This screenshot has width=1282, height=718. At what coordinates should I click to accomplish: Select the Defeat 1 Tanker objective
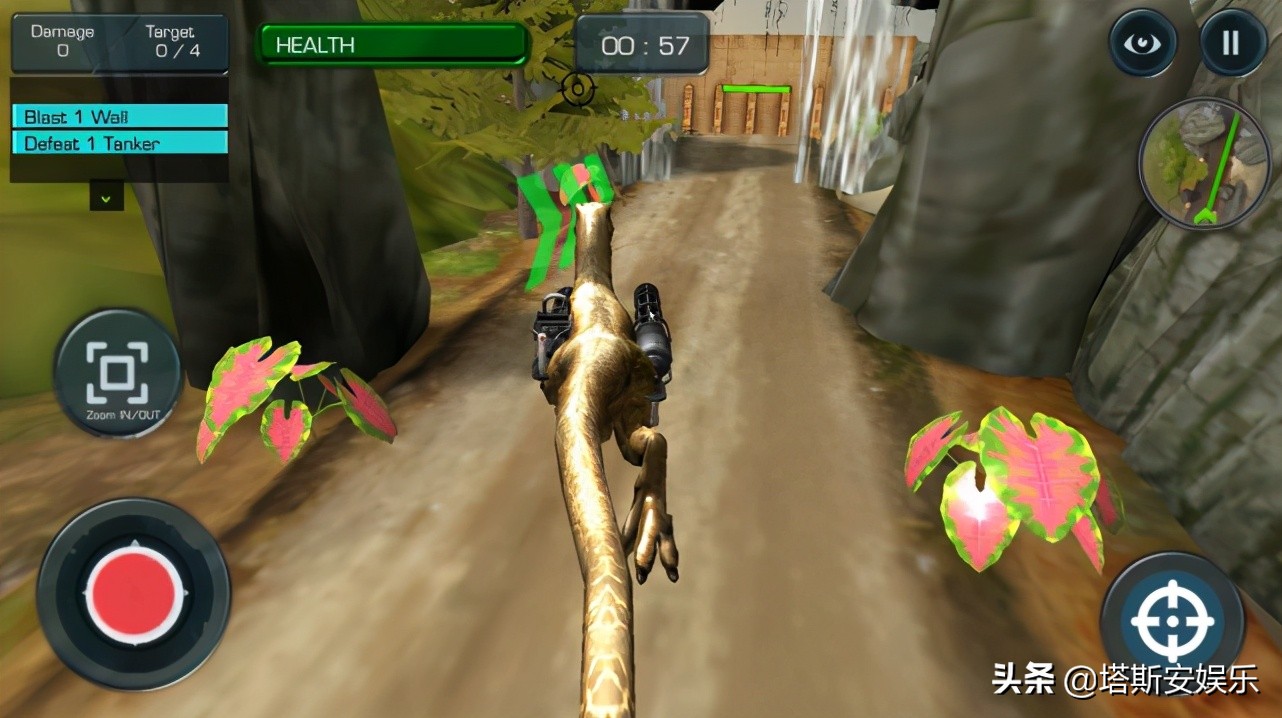119,143
